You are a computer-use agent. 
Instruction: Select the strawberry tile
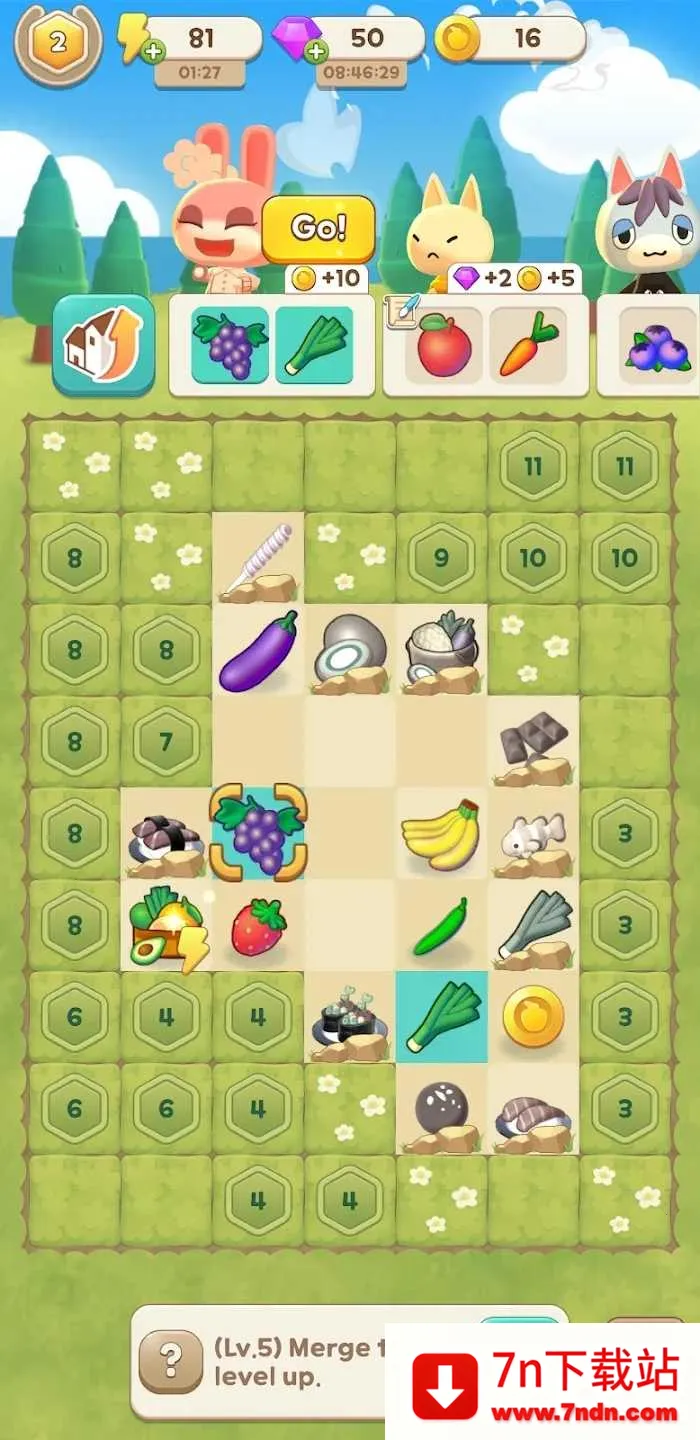(258, 926)
